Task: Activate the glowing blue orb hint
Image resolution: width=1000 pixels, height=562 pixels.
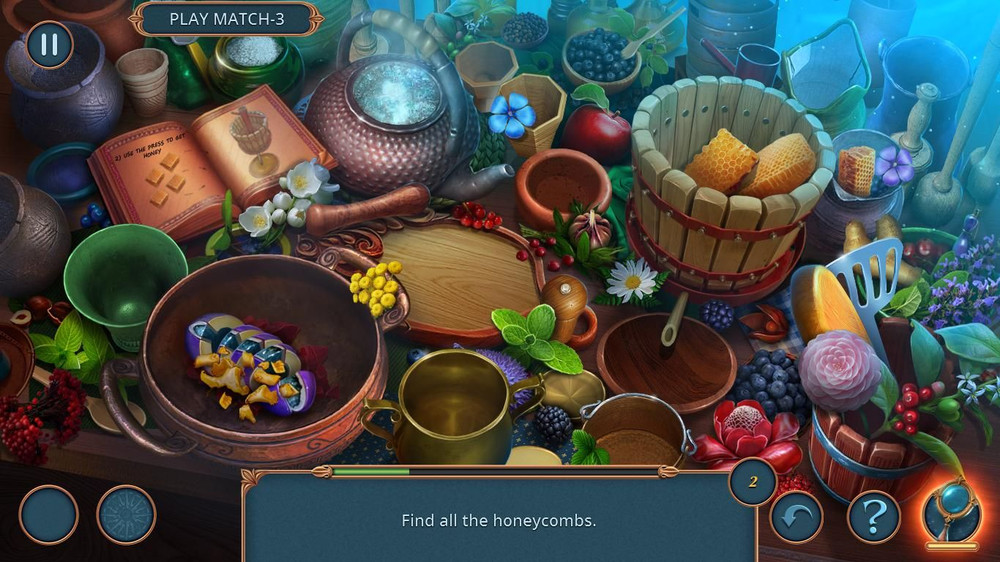Action: [x=951, y=510]
